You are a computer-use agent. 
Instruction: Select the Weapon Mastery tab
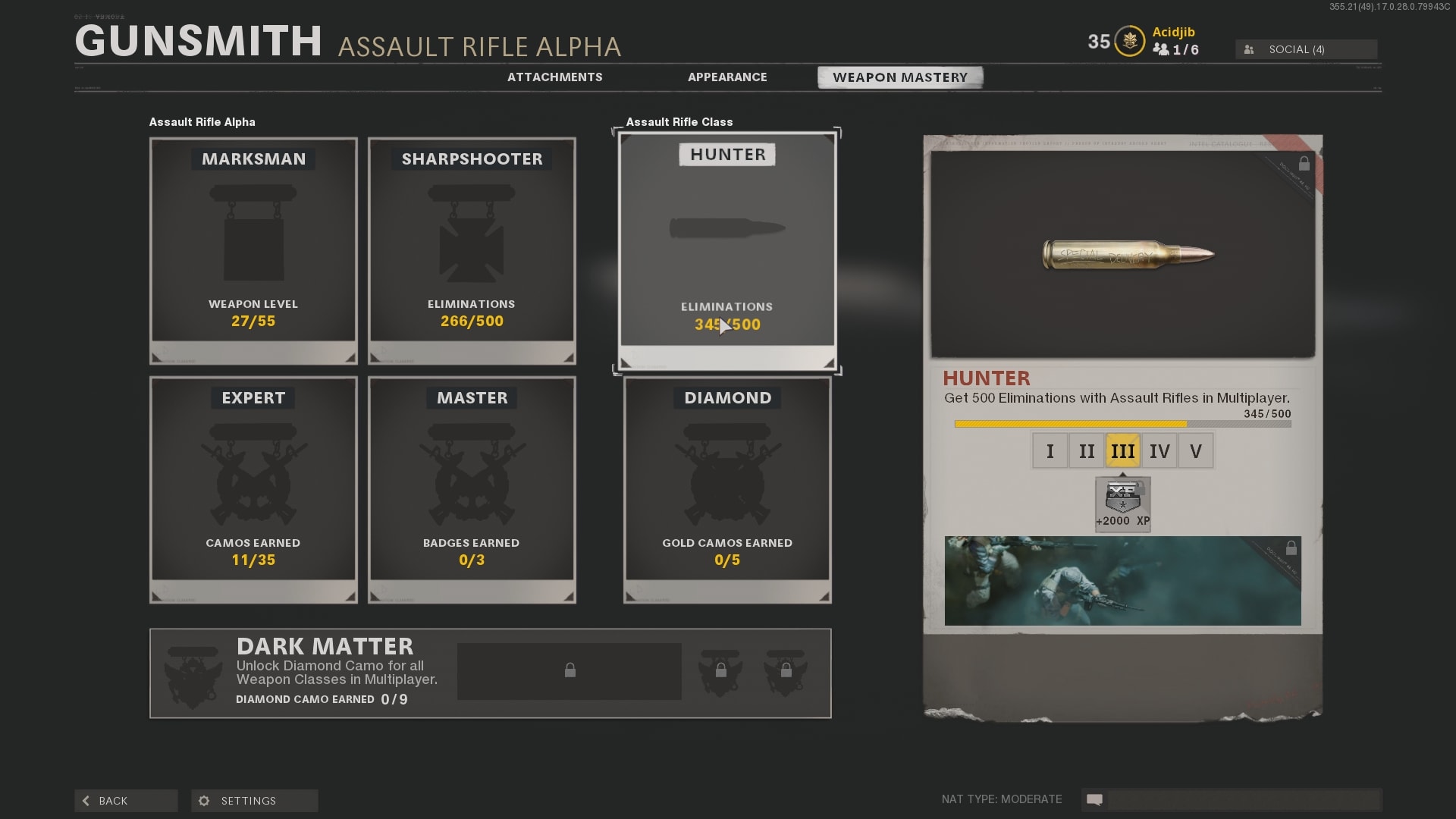(899, 77)
